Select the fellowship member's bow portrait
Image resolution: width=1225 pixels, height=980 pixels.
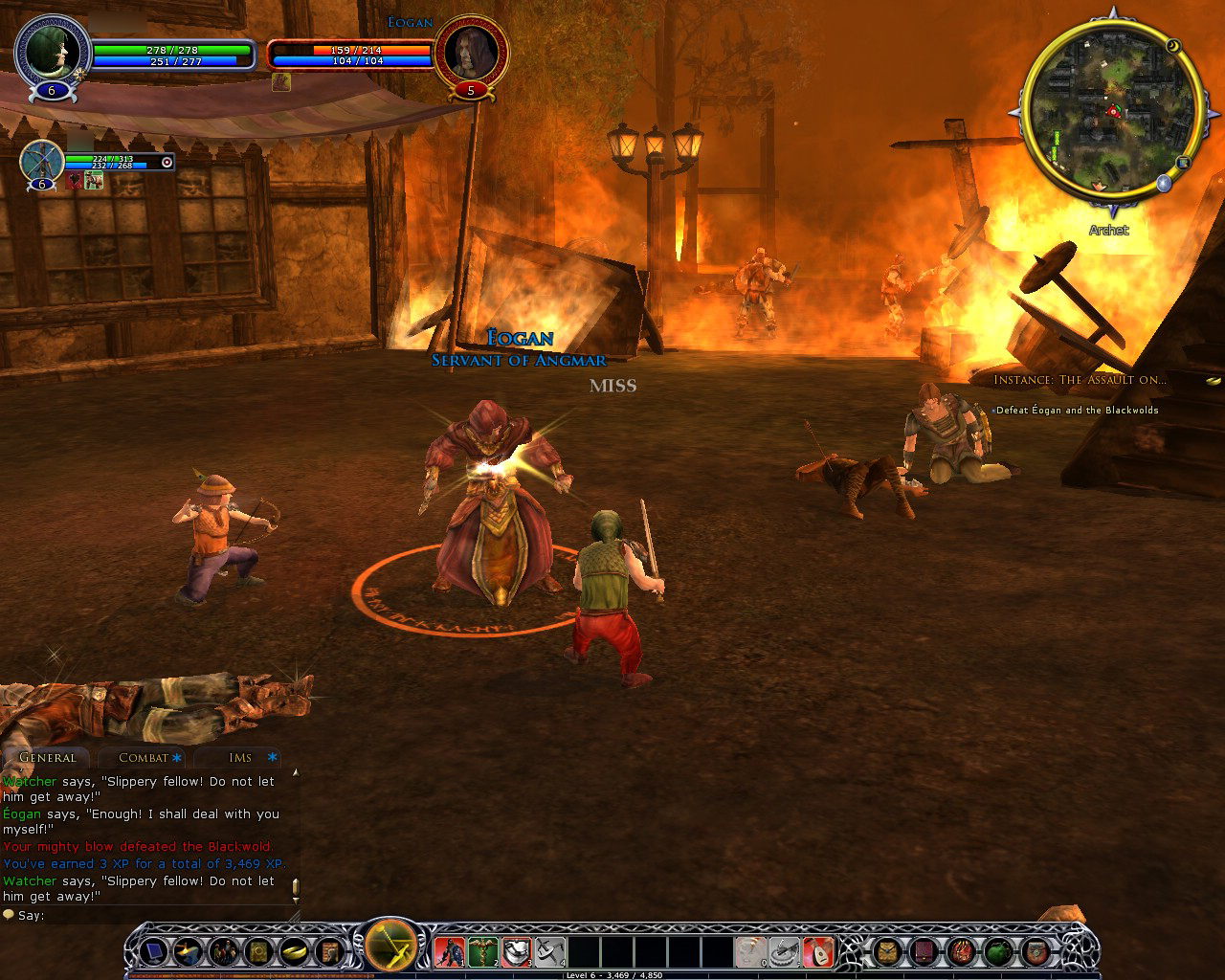click(42, 161)
